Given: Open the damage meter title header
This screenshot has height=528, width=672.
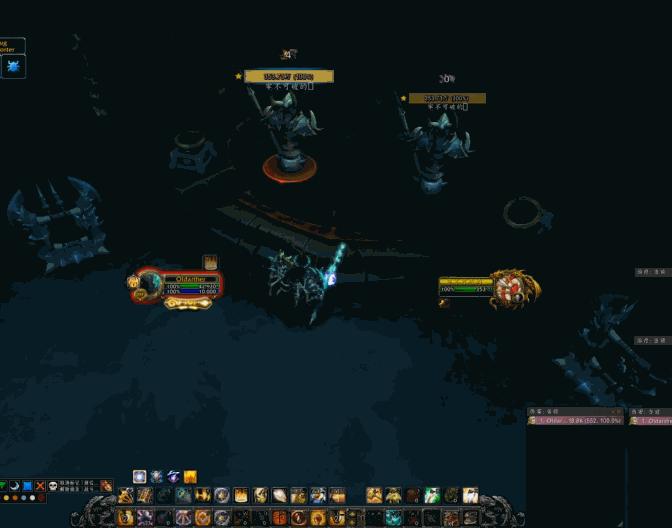Looking at the screenshot, I should pos(575,411).
